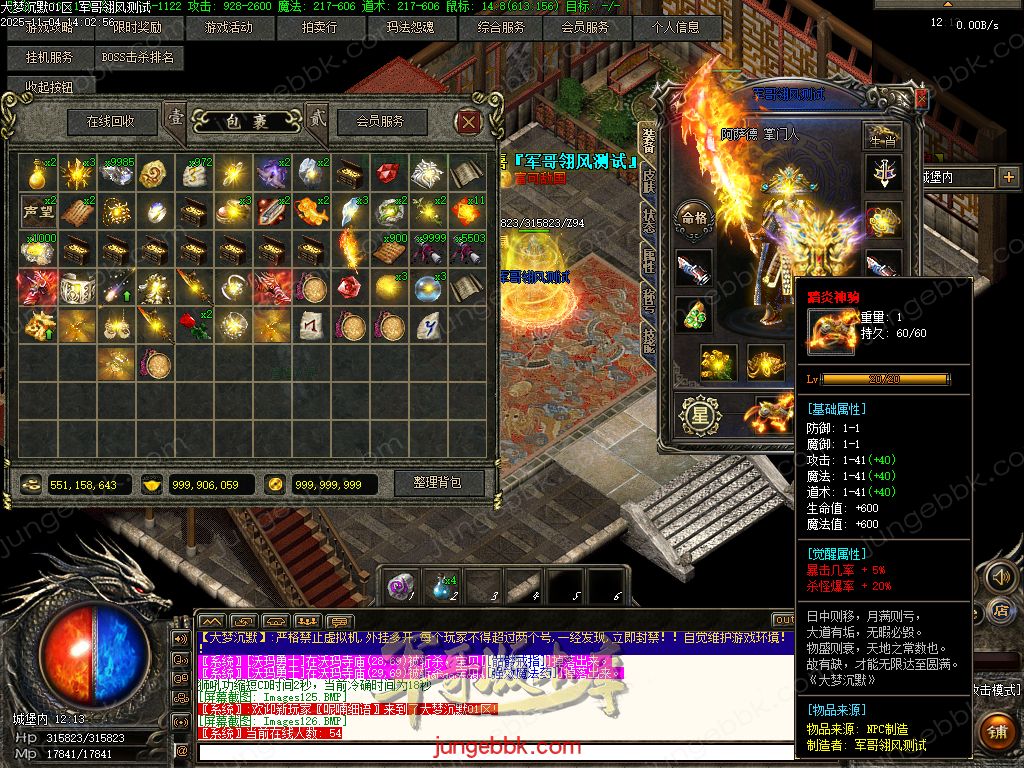
Task: Switch to the 属性 attributes tab
Action: [x=648, y=258]
